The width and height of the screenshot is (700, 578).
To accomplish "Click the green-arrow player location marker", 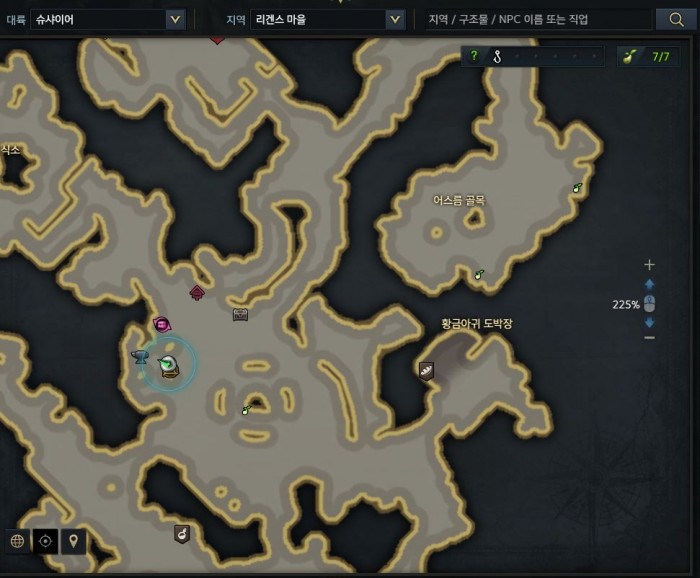I will coord(168,366).
